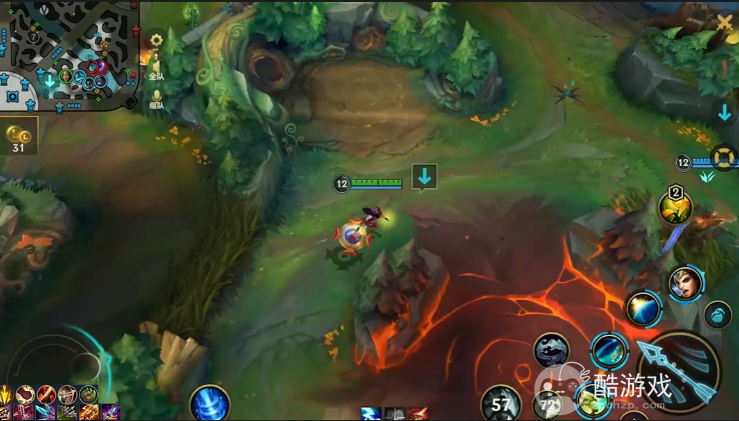739x421 pixels.
Task: Fire the arrow basic attack button
Action: [x=678, y=372]
